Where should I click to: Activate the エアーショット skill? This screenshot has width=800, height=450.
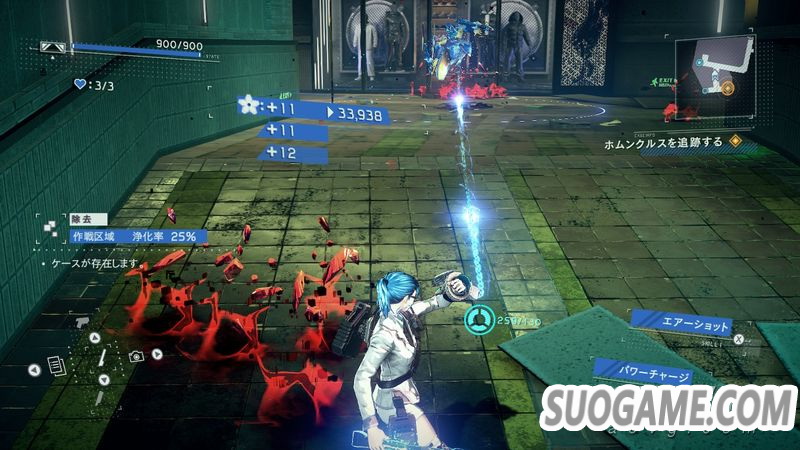click(x=682, y=323)
